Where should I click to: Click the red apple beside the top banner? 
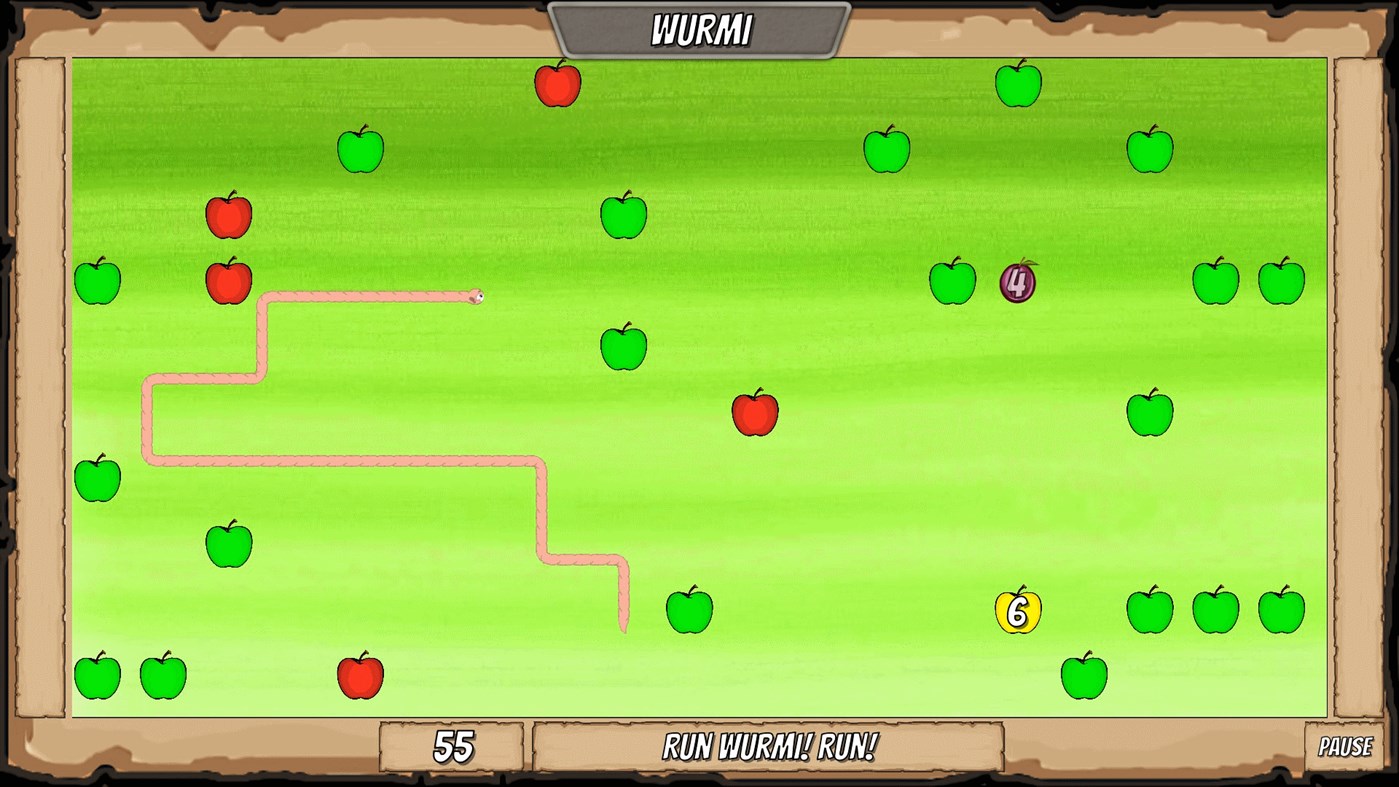point(557,84)
